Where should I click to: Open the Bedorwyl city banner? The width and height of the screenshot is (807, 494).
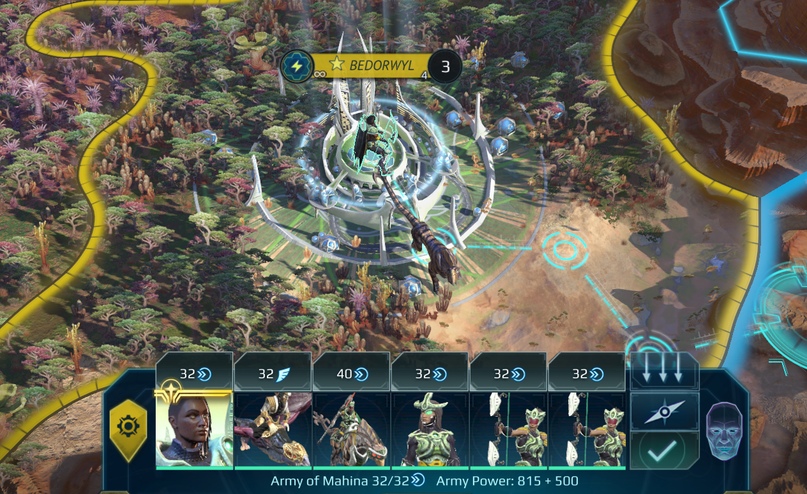click(372, 66)
